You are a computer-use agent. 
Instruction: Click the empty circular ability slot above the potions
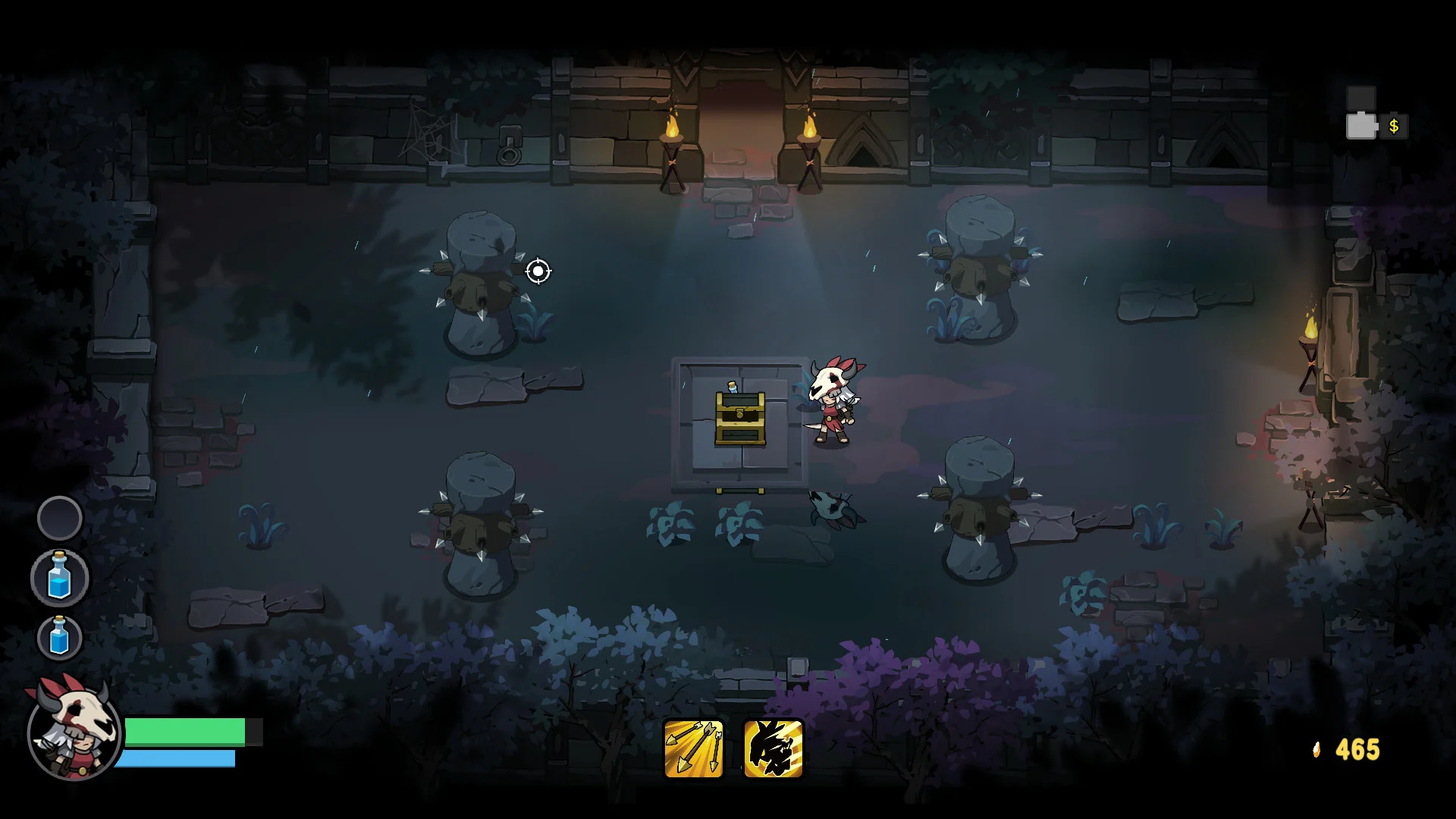59,519
